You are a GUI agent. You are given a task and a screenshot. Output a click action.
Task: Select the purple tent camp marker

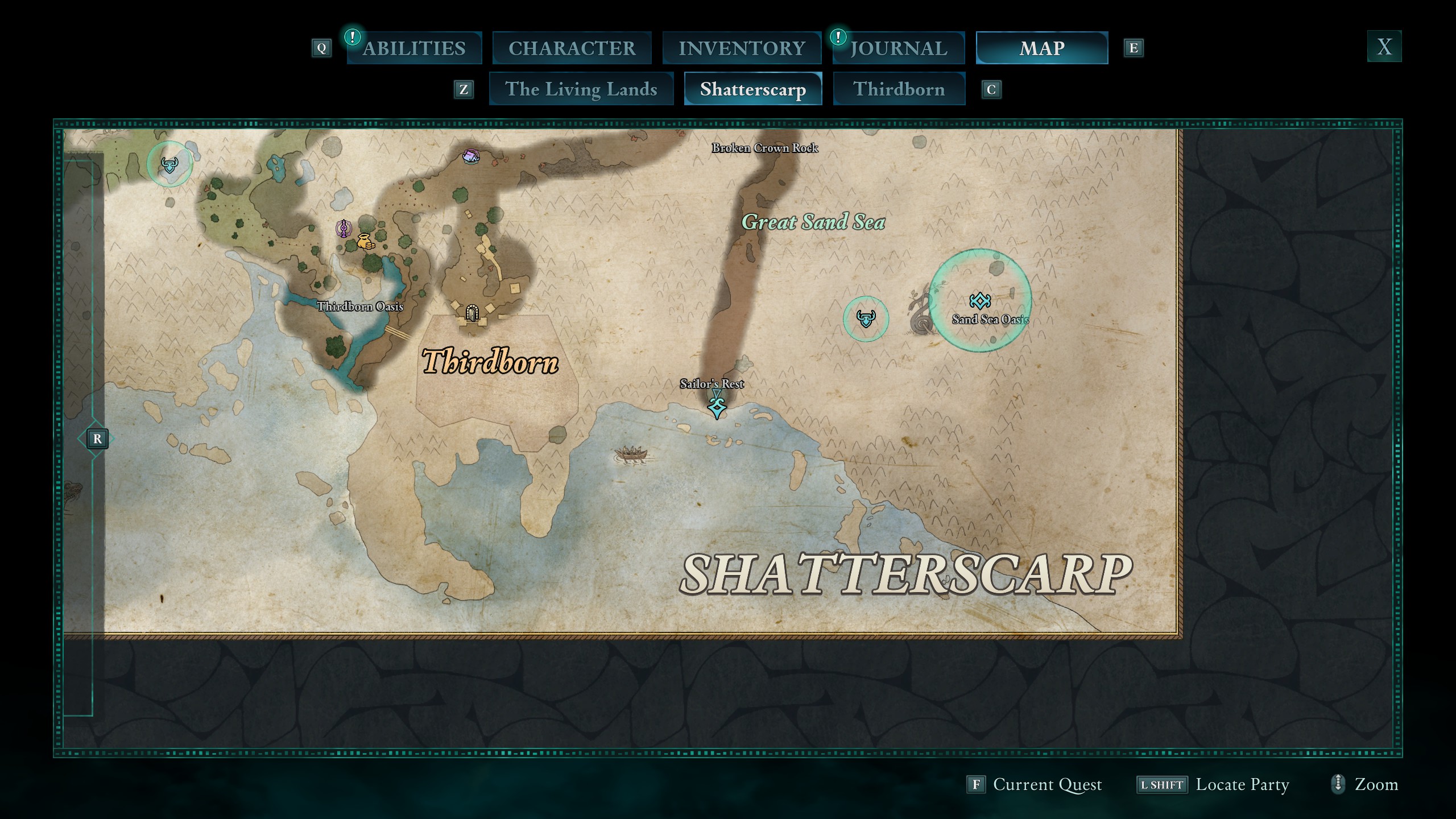click(x=471, y=156)
